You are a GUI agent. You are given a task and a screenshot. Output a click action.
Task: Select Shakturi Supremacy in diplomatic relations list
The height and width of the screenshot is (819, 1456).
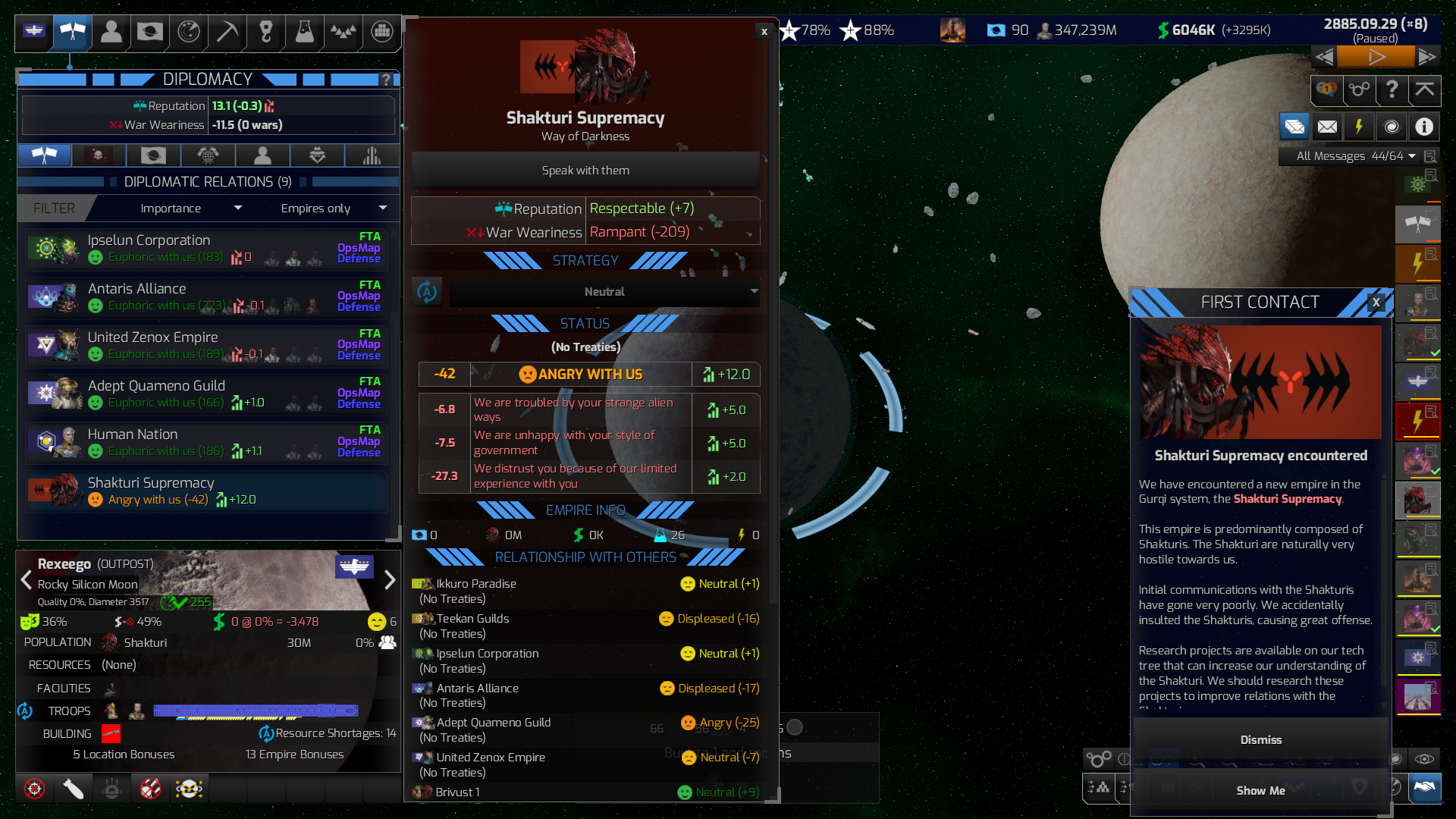point(205,491)
